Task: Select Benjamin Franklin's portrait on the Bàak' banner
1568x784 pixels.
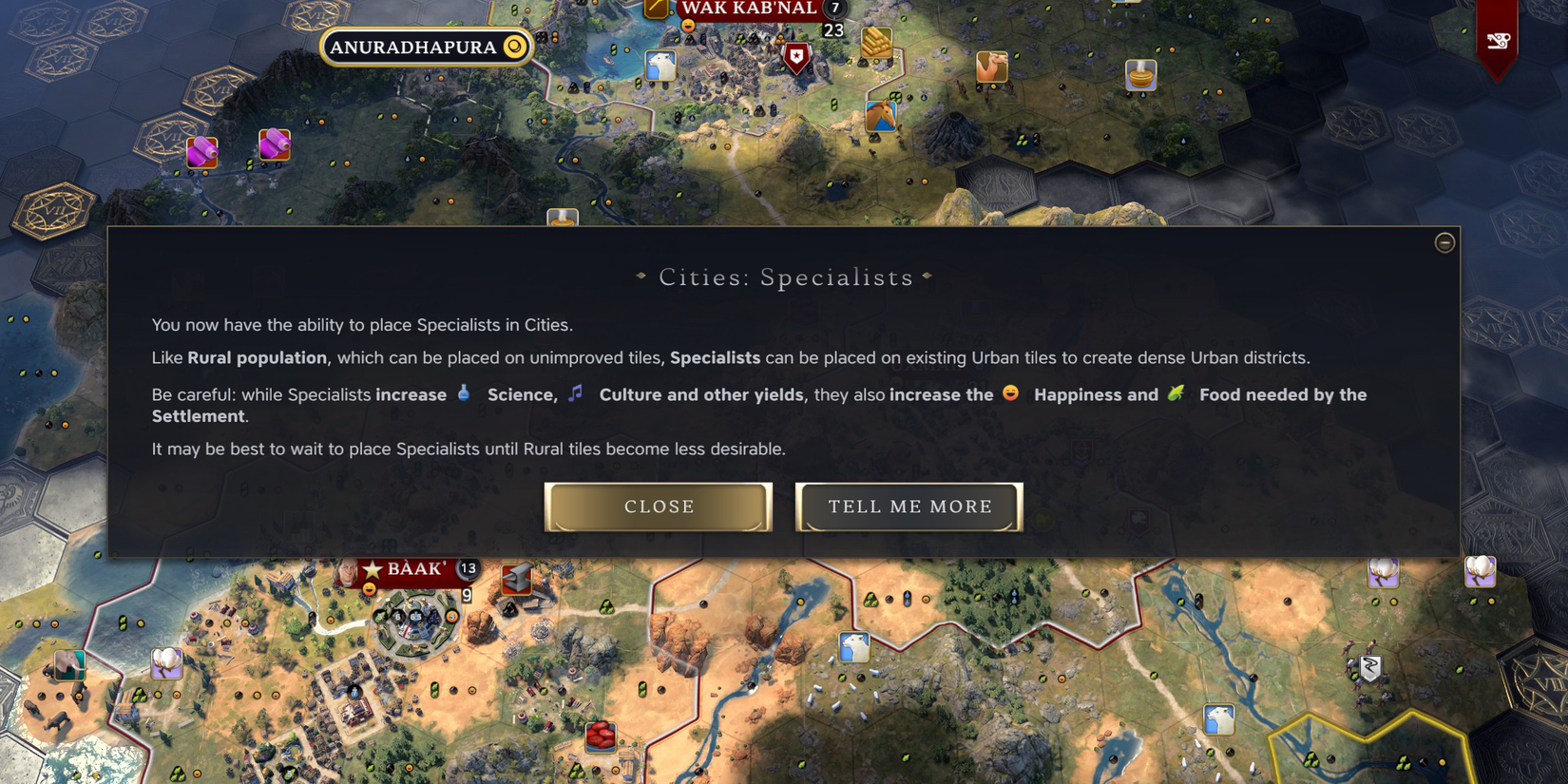Action: pos(347,571)
